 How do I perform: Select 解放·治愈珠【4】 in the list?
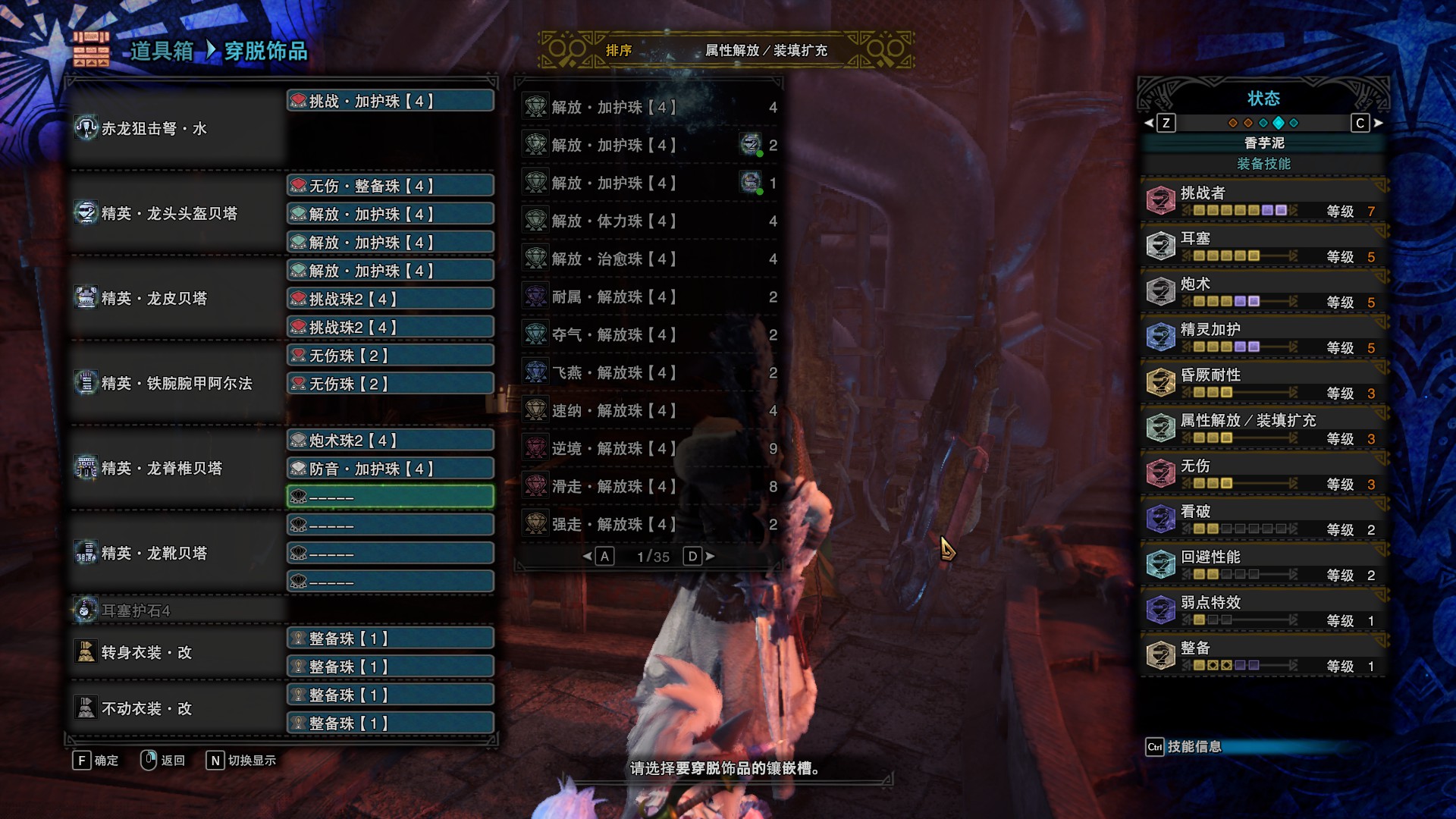pos(649,259)
